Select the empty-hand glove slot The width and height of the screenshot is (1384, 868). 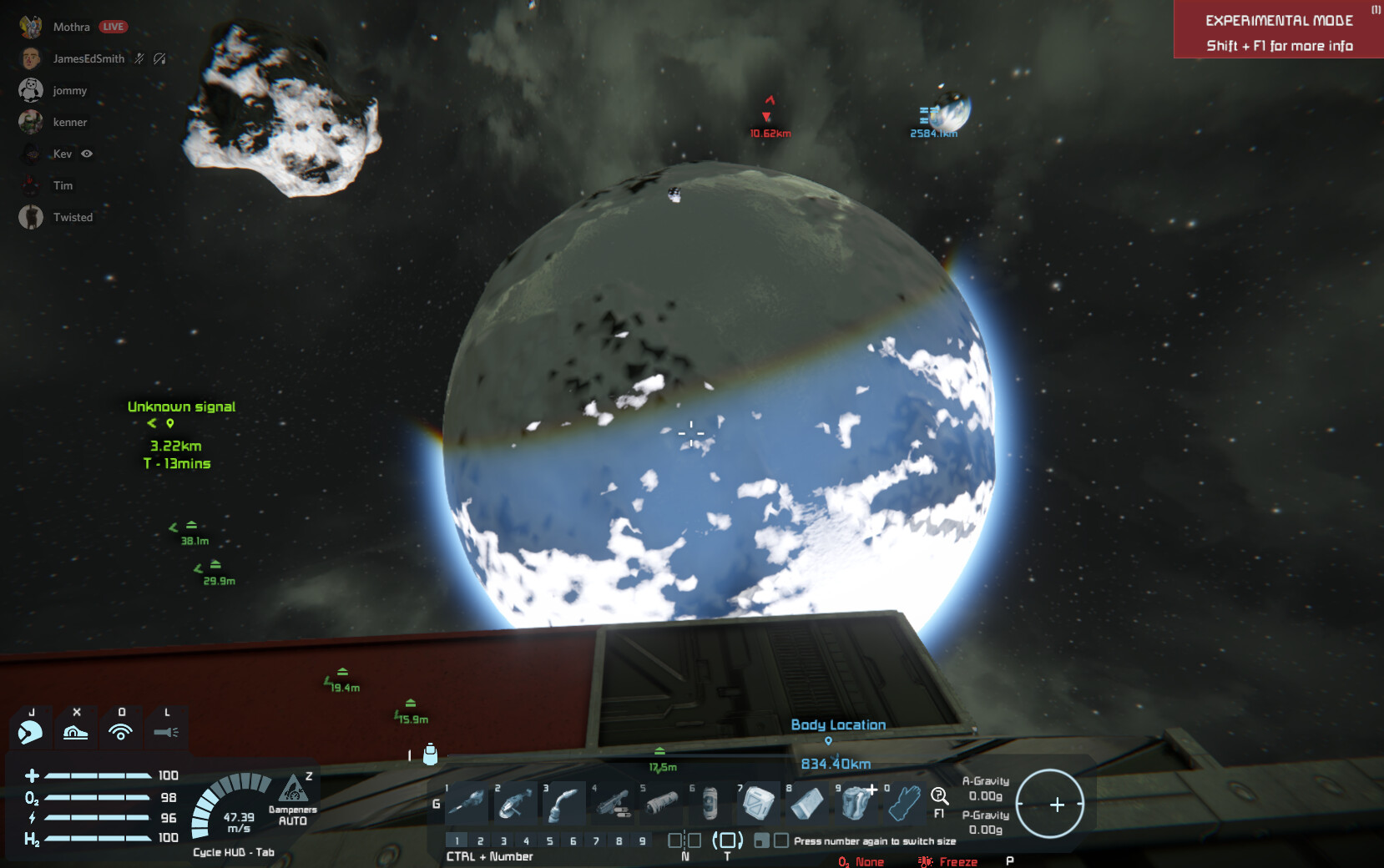[x=904, y=803]
